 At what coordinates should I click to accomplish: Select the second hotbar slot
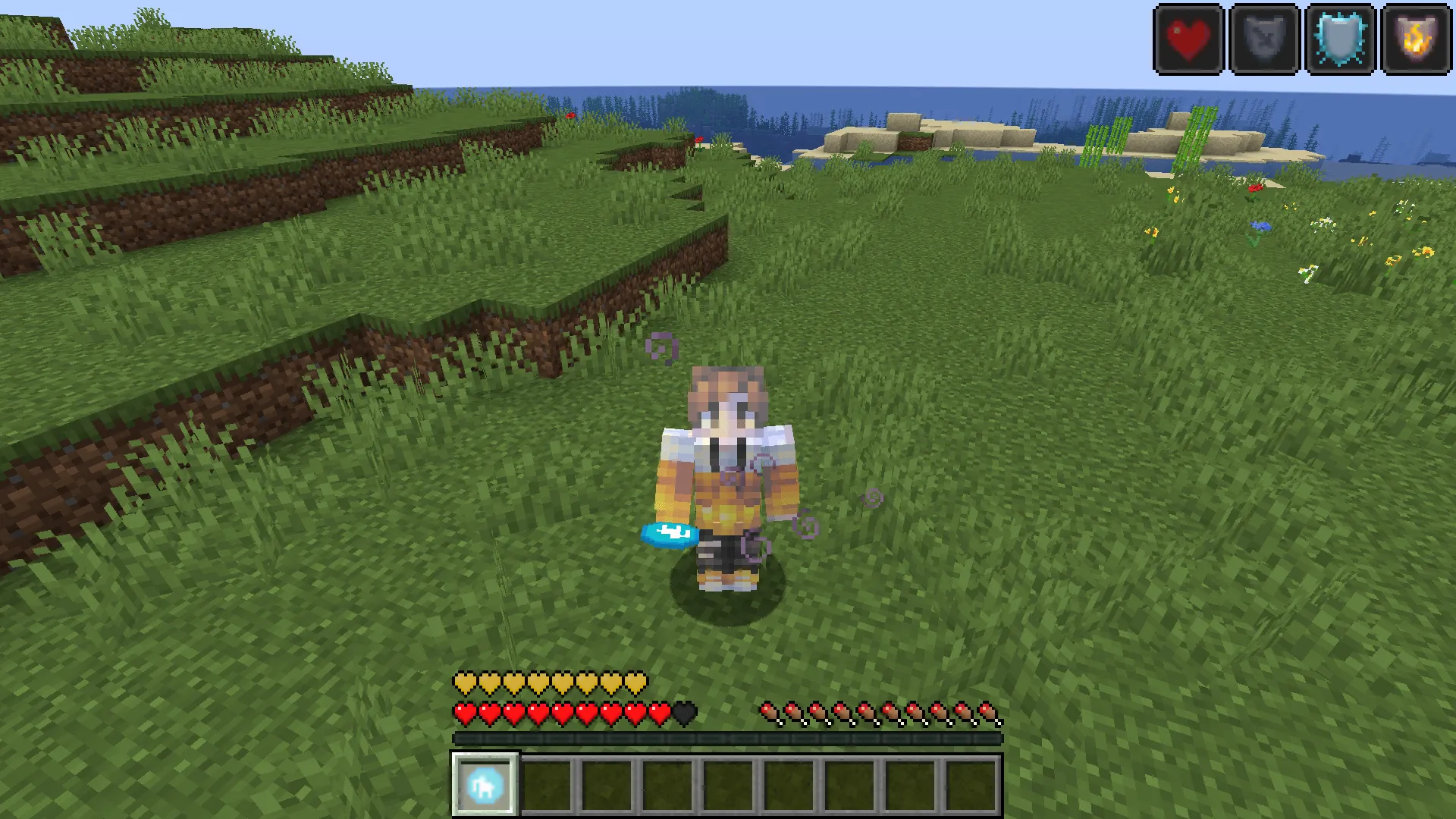pyautogui.click(x=544, y=783)
